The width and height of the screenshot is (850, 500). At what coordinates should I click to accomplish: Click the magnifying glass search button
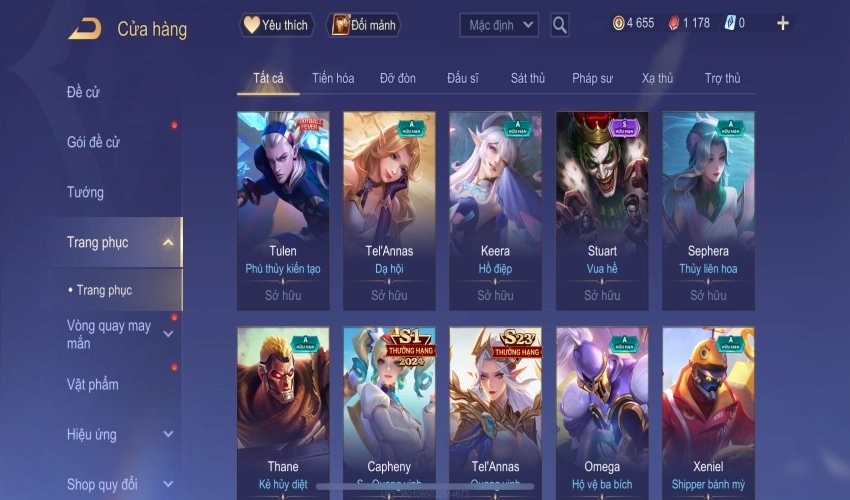tap(560, 25)
